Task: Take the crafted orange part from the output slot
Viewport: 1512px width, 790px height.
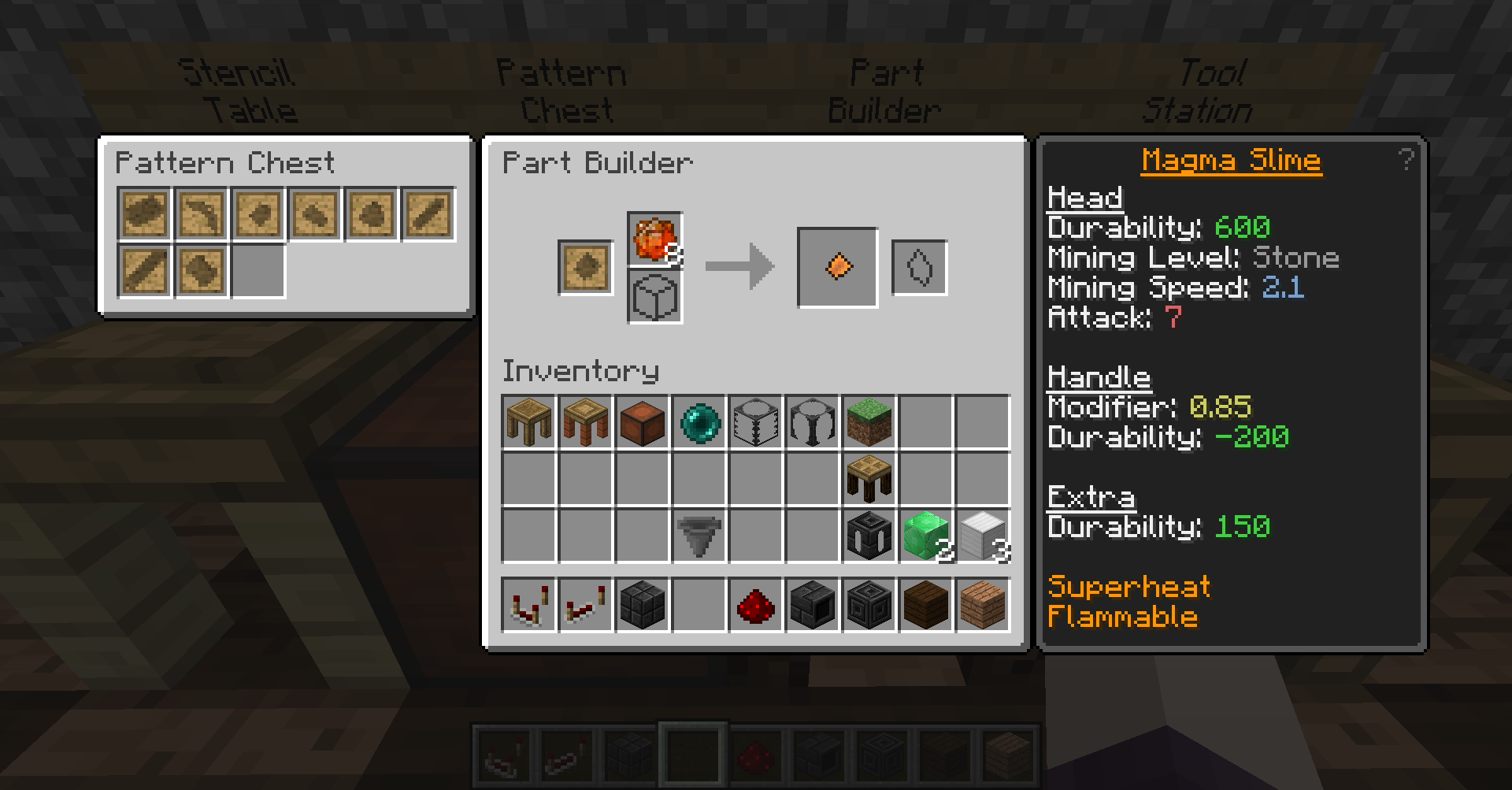Action: coord(838,267)
